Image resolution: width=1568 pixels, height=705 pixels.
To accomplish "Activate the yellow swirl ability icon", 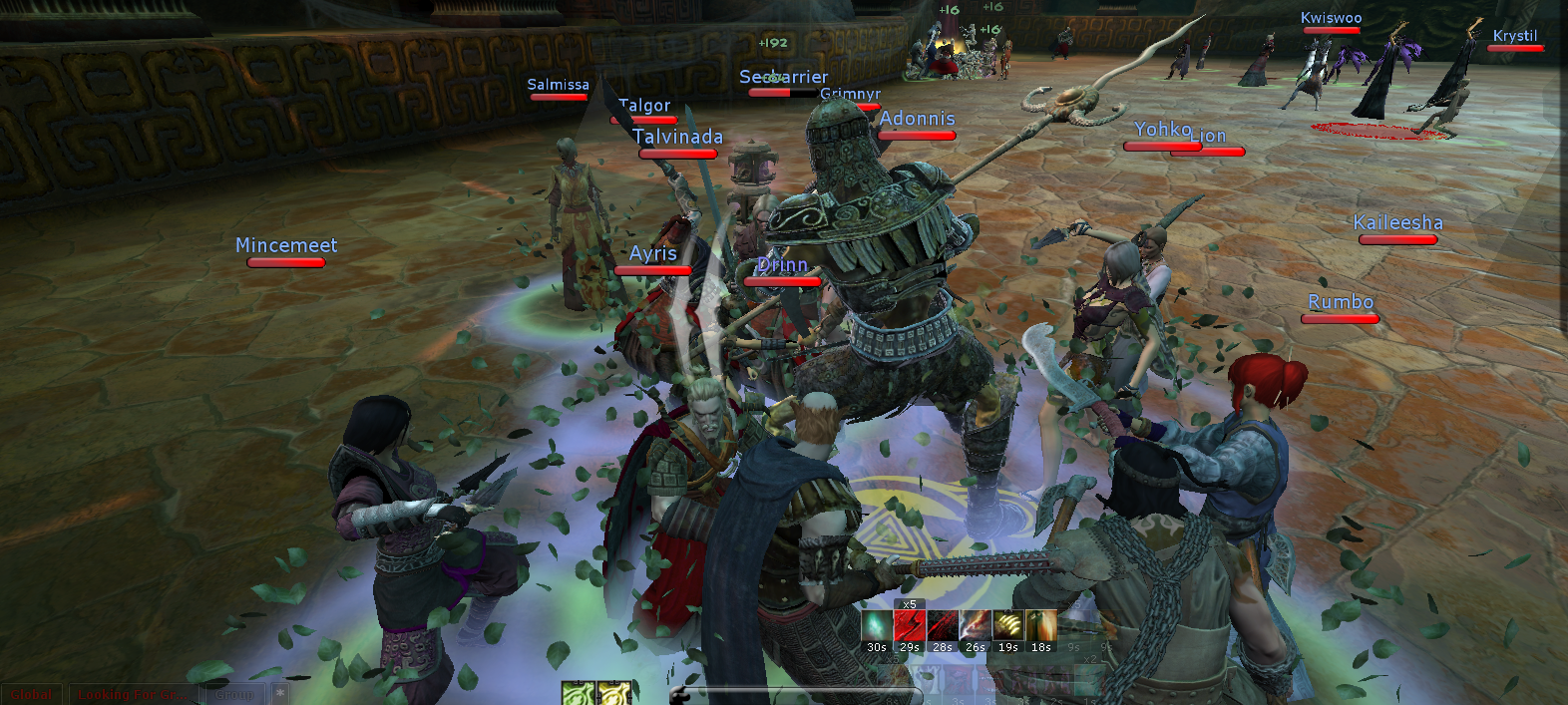I will coord(612,694).
